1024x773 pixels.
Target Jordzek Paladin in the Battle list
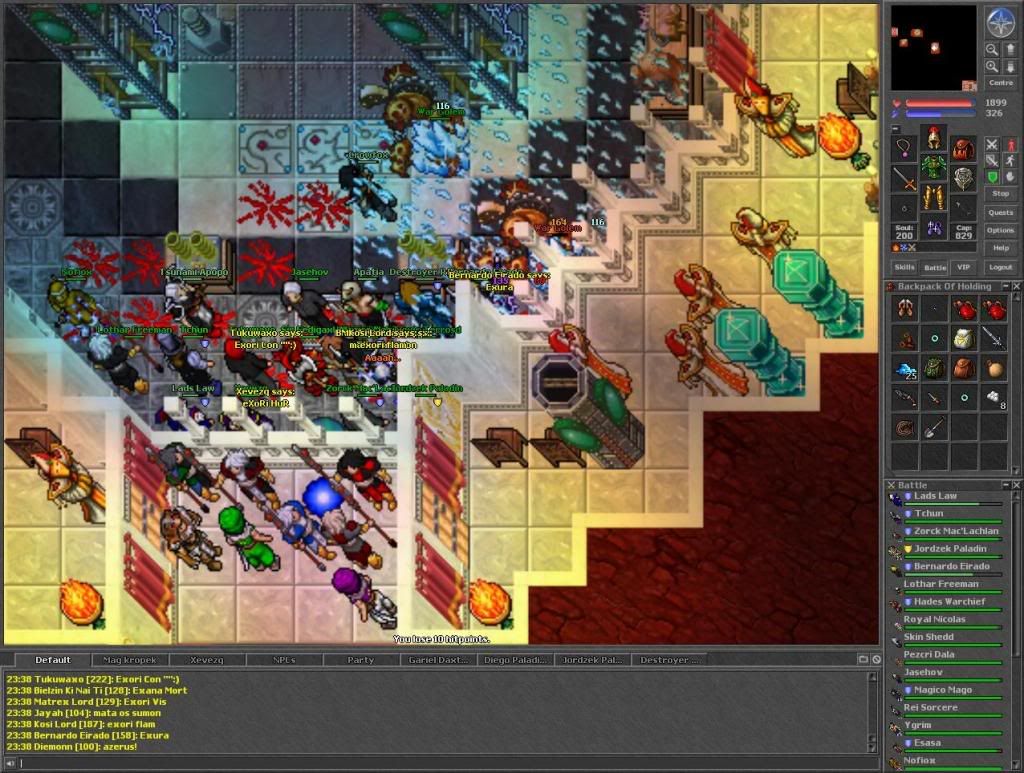coord(949,548)
